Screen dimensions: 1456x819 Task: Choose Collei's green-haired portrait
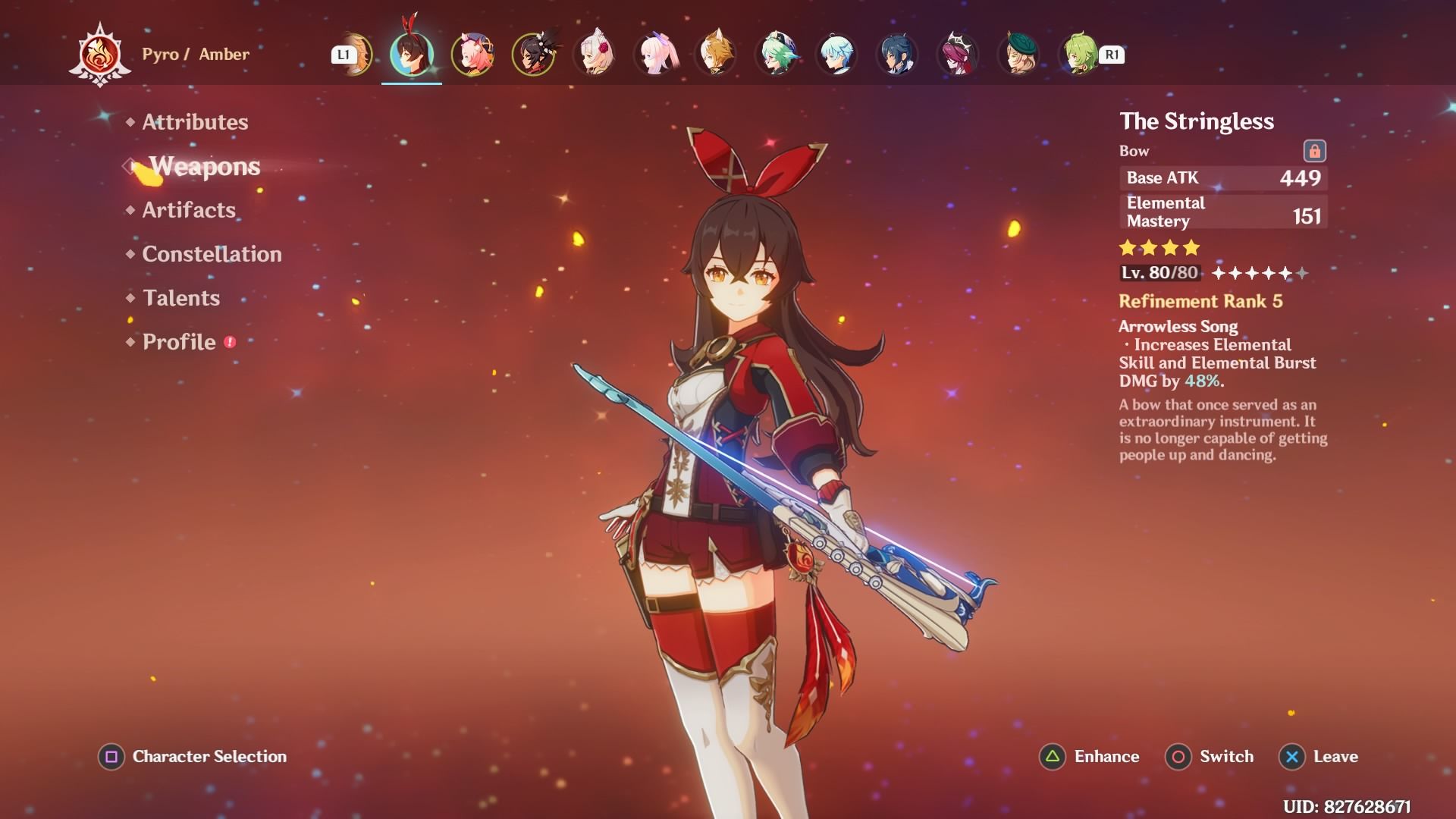pyautogui.click(x=1078, y=55)
